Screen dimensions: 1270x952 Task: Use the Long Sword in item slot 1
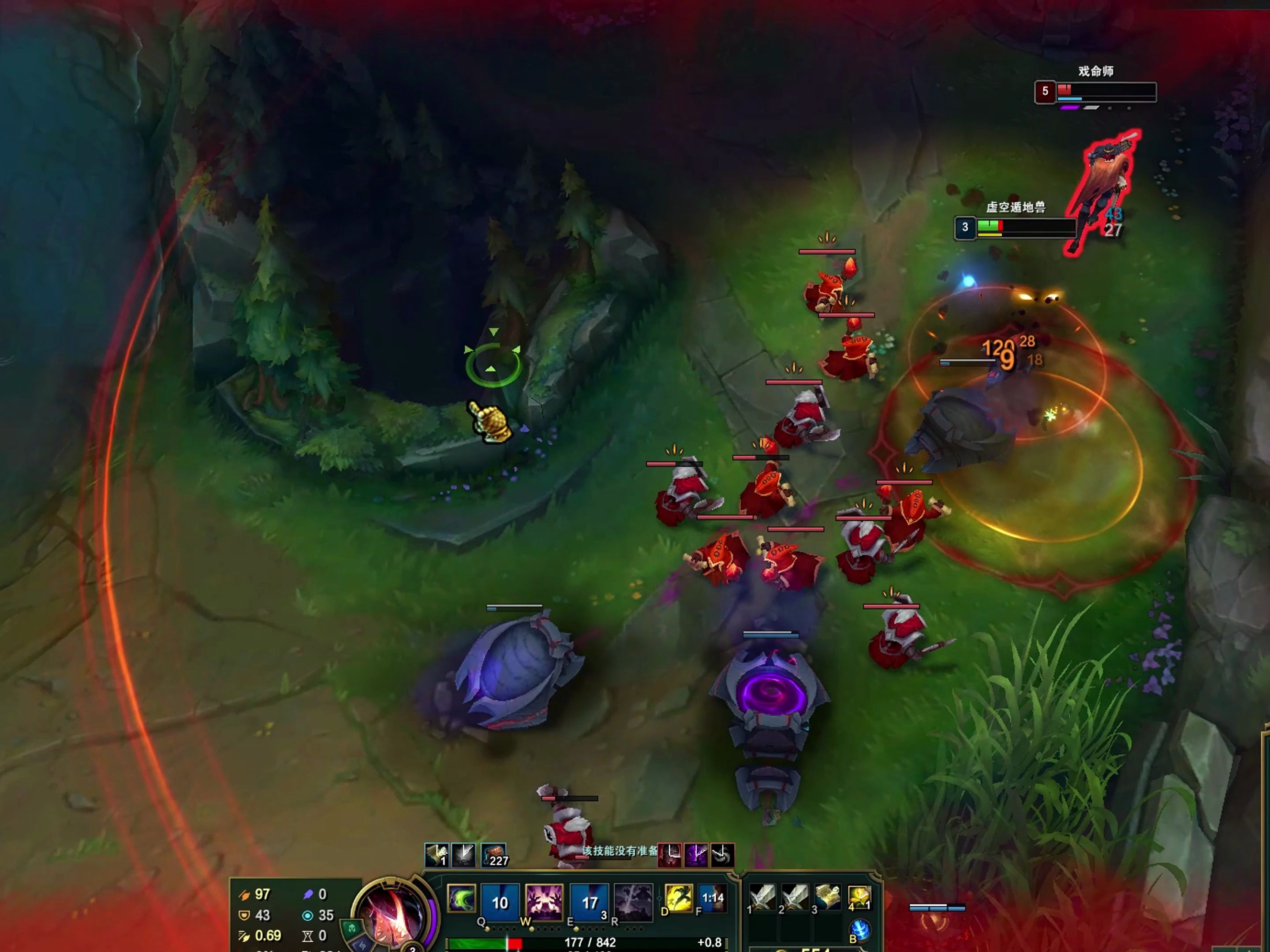[762, 897]
